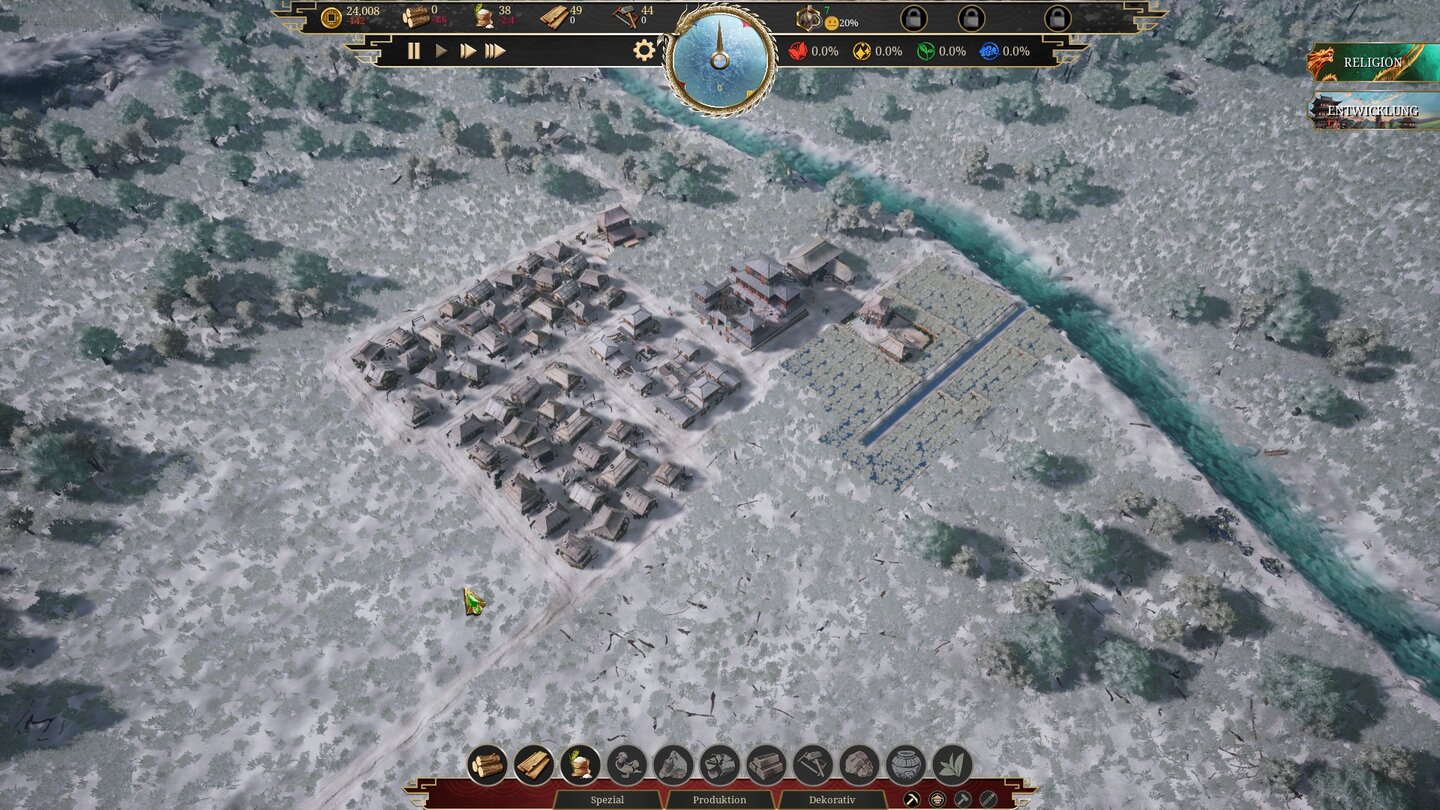Image resolution: width=1440 pixels, height=810 pixels.
Task: Expand the RELIGION panel
Action: click(1374, 62)
